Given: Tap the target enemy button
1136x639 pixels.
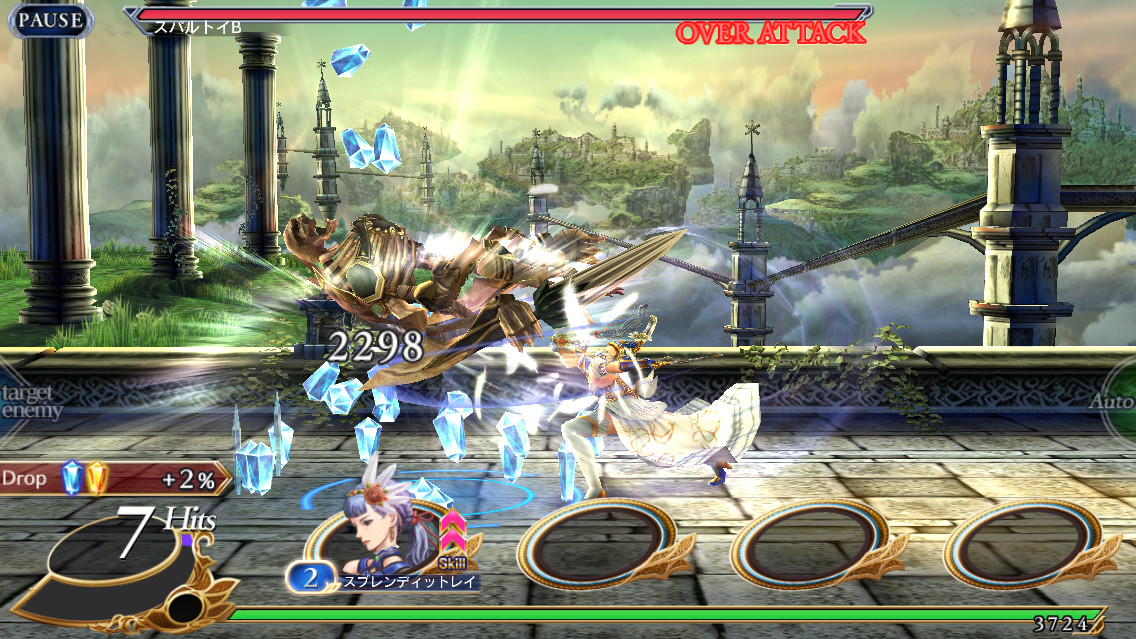Looking at the screenshot, I should [28, 402].
